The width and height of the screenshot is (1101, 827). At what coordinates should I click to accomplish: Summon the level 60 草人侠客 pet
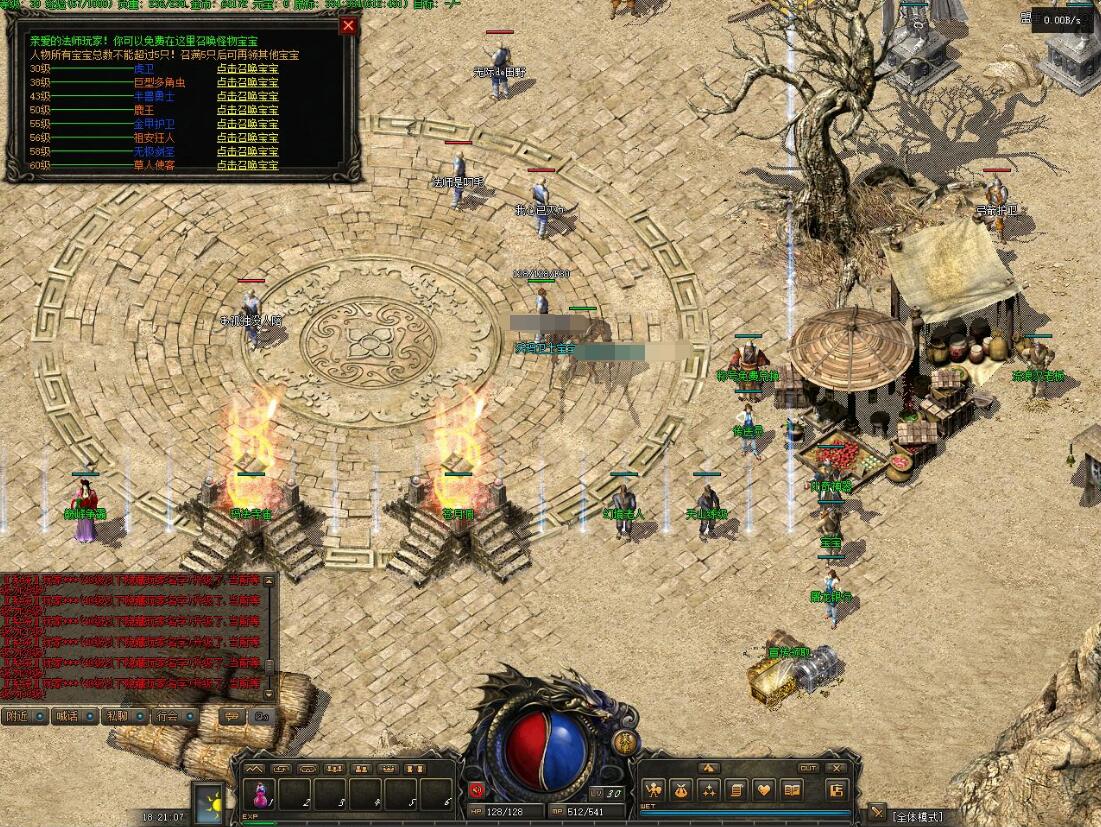tap(248, 165)
